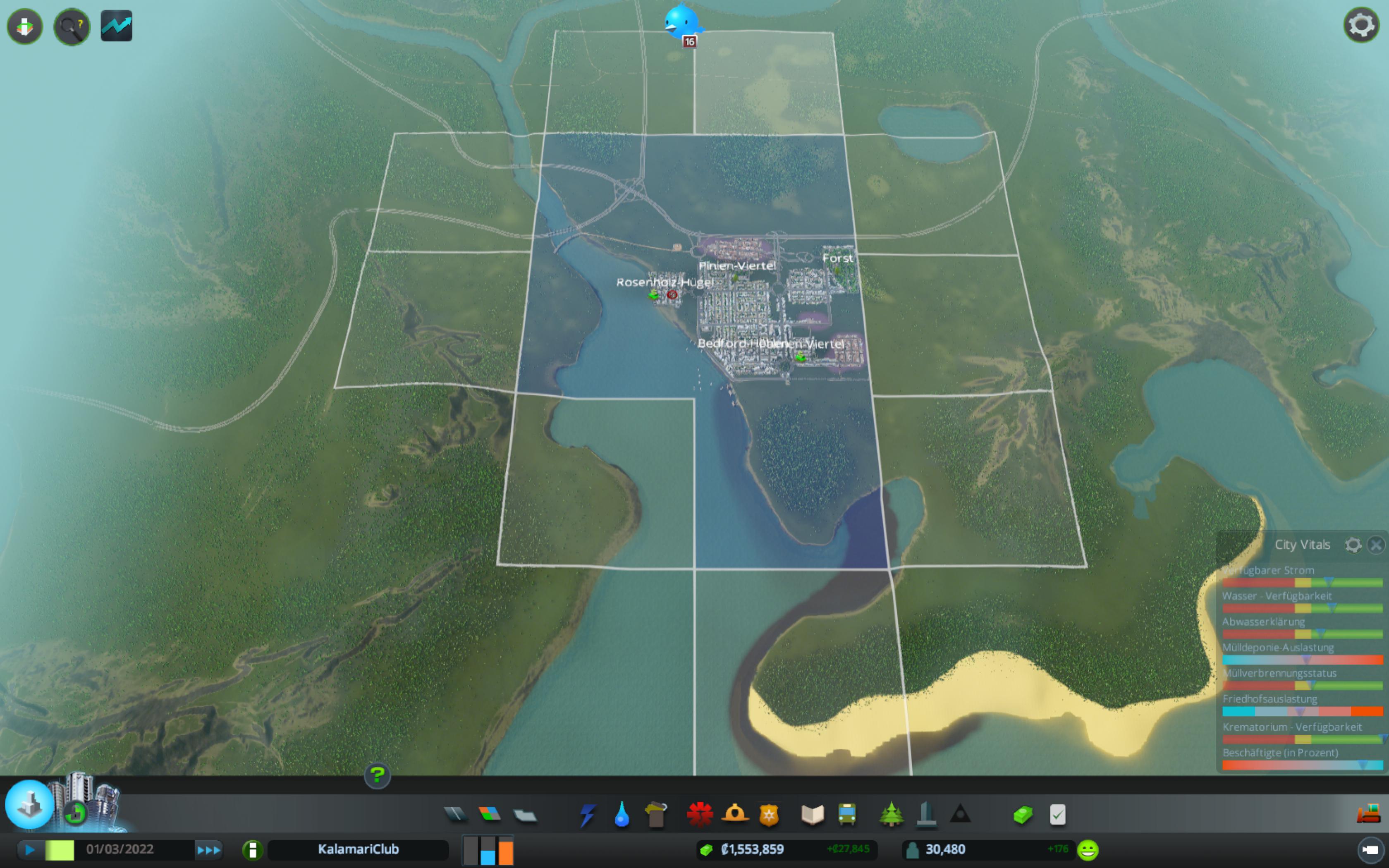
Task: Open the Education book menu
Action: [812, 815]
